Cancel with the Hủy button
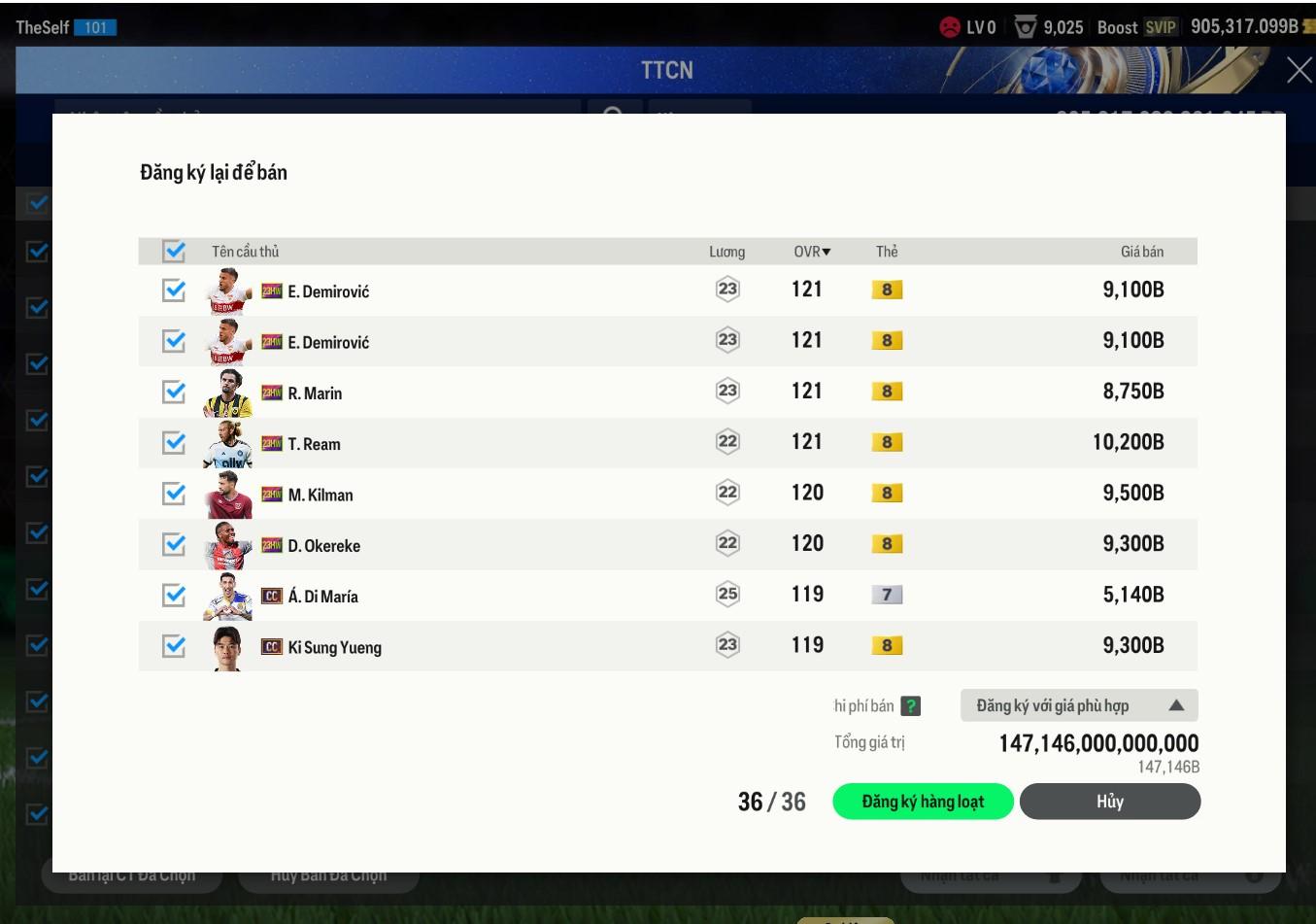Screen dimensions: 1316x924 1109,802
